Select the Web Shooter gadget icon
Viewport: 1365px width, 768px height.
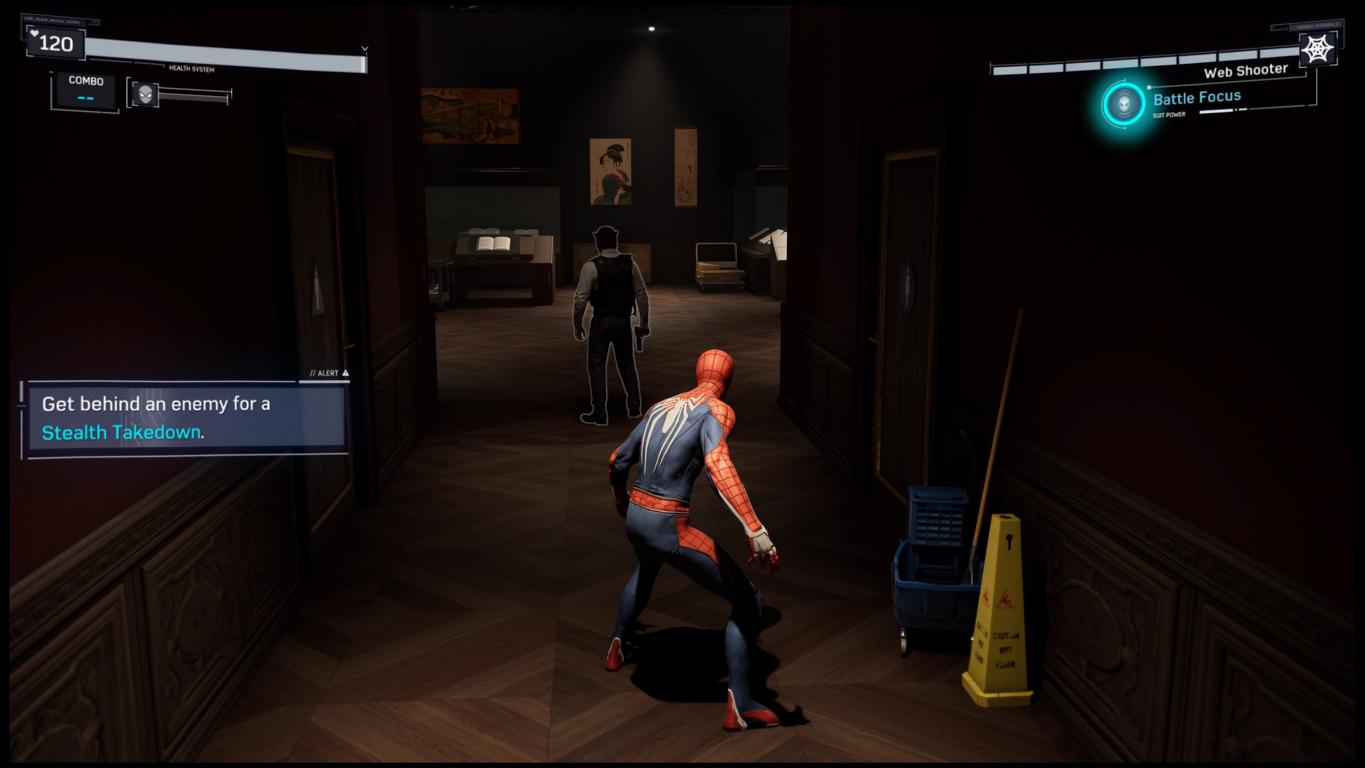pos(1317,48)
